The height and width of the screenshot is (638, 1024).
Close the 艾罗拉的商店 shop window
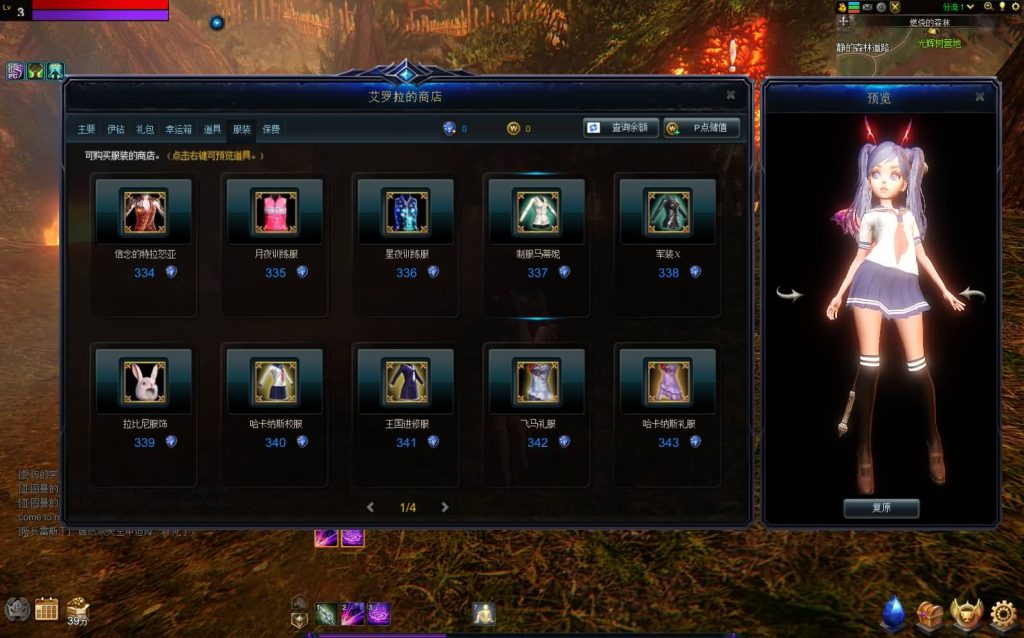(x=731, y=95)
